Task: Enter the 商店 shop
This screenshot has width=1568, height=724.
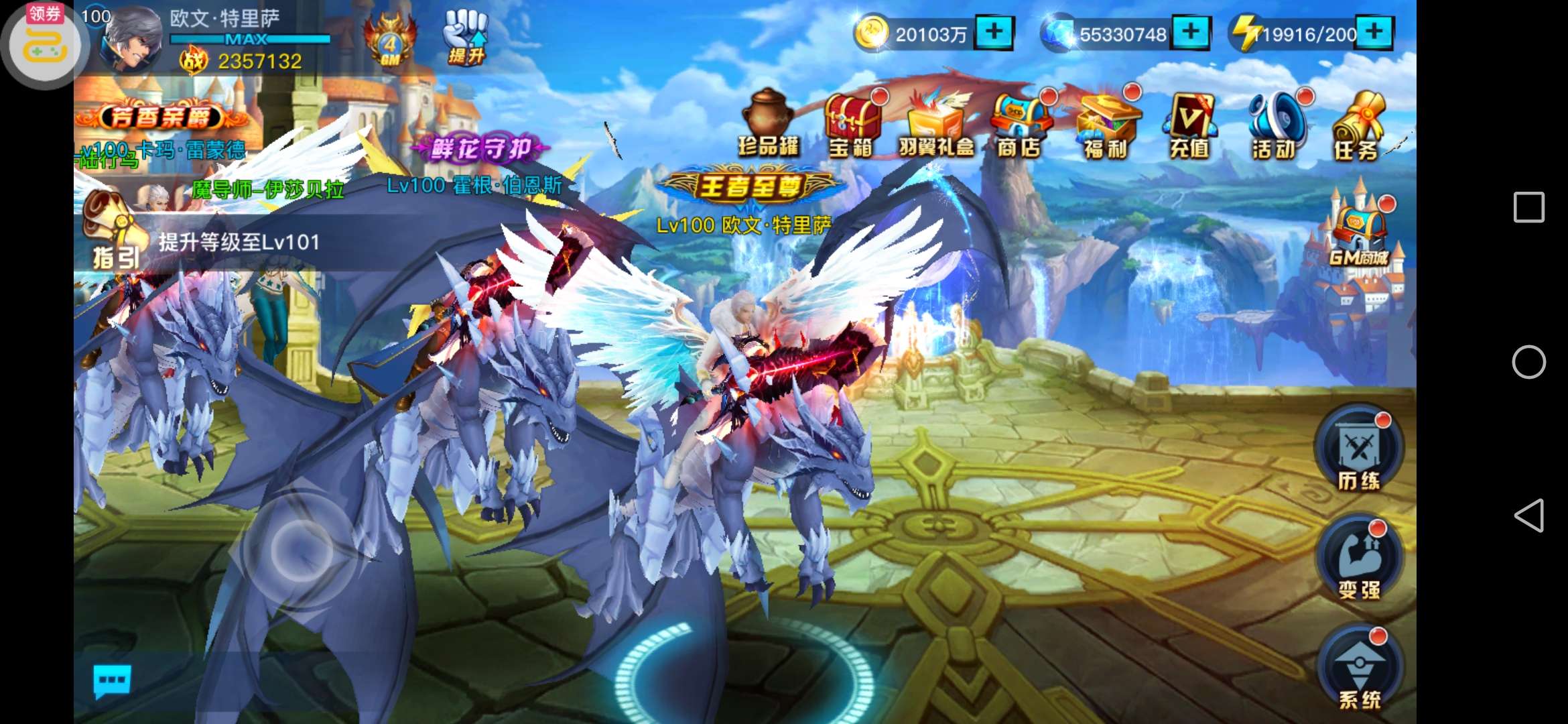Action: pos(1019,125)
